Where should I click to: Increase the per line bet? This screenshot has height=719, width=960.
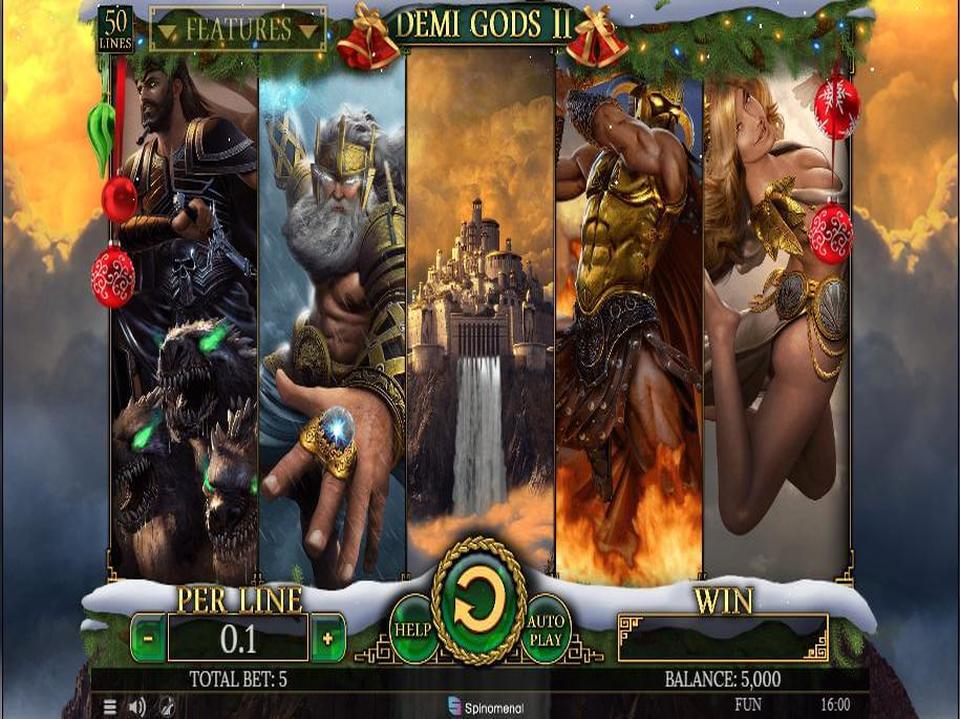point(328,638)
